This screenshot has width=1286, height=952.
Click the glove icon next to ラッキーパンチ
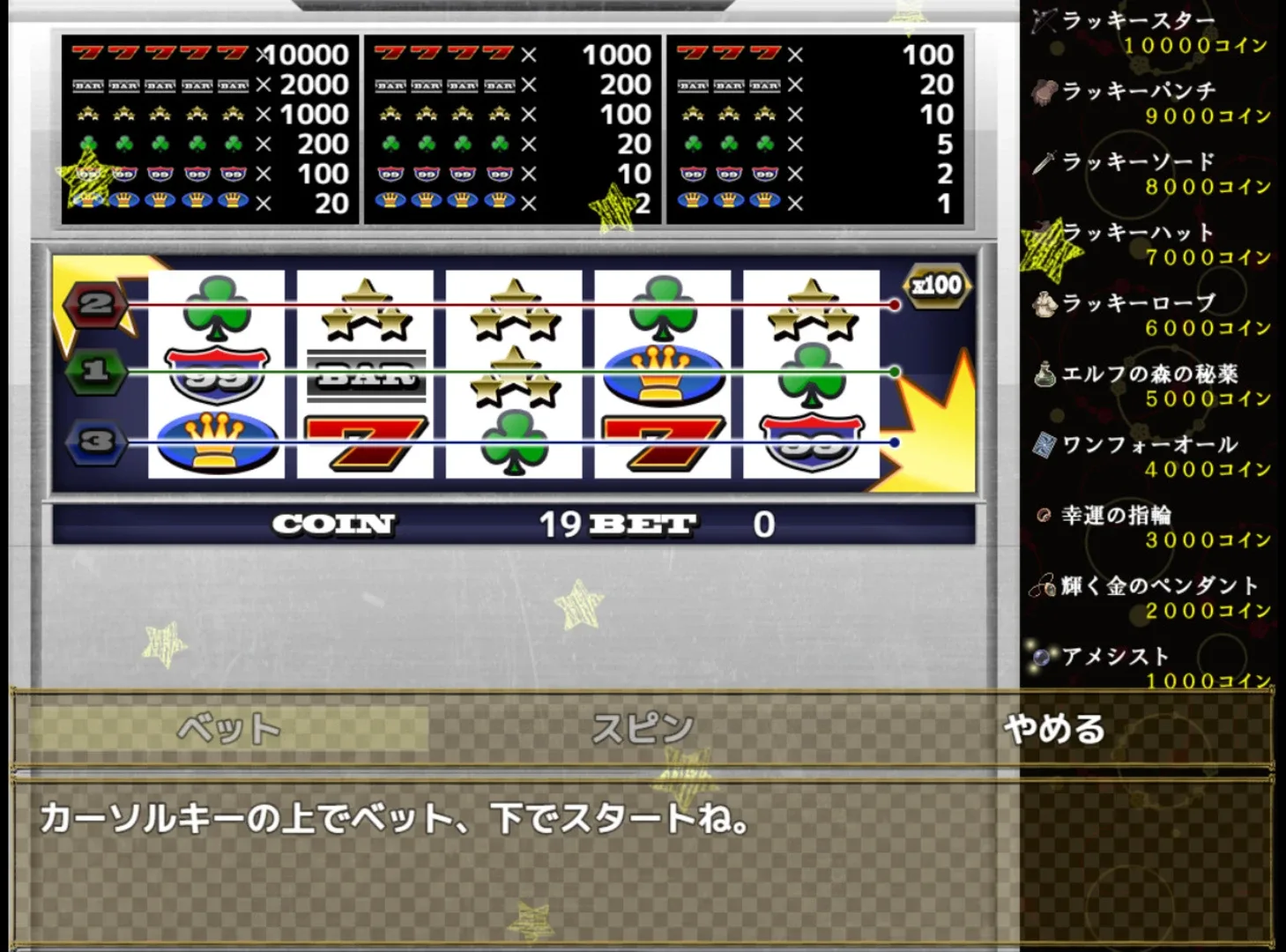pos(1044,92)
